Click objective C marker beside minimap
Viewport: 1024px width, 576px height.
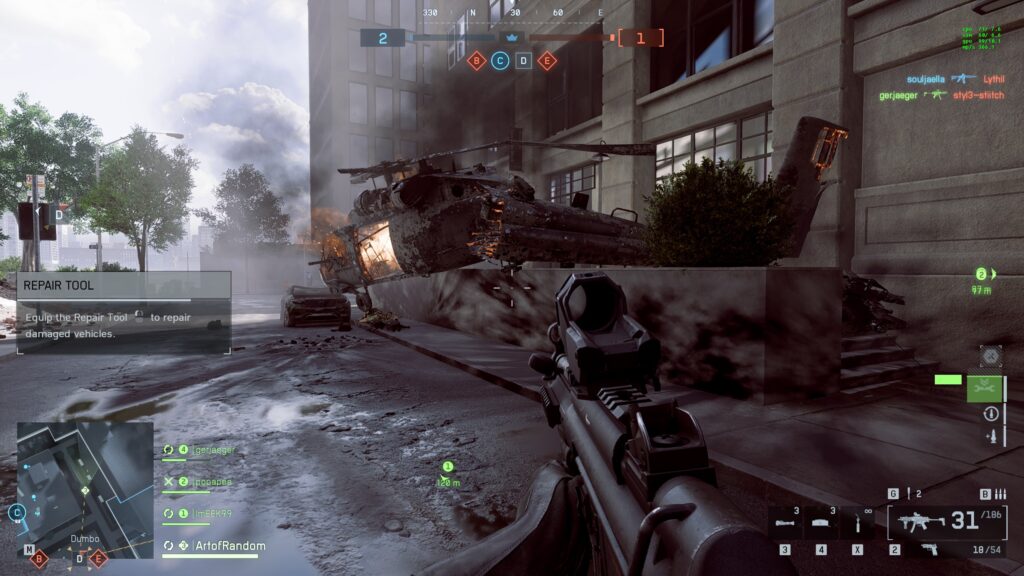click(x=16, y=513)
